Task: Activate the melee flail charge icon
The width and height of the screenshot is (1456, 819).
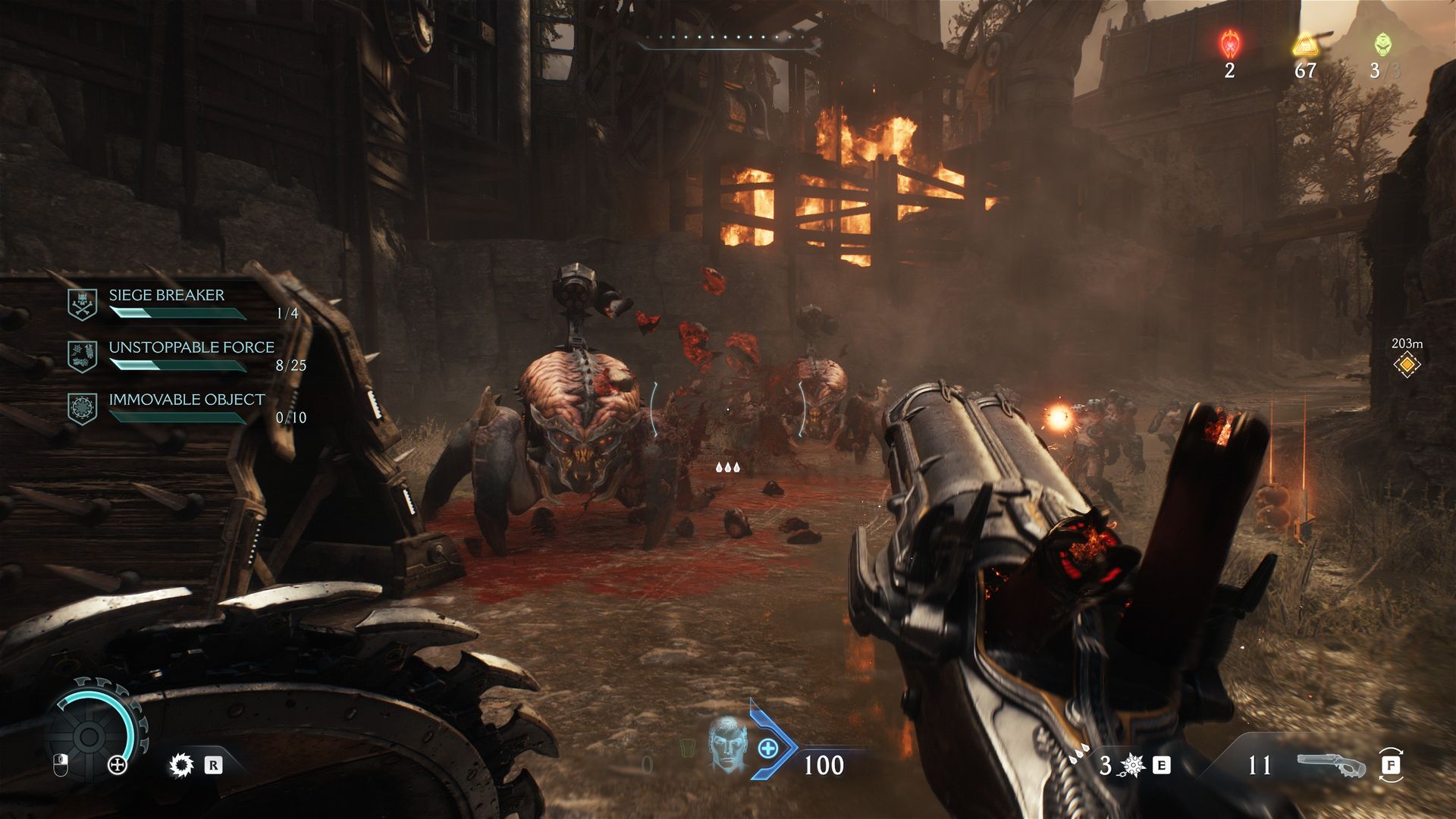Action: click(1132, 765)
